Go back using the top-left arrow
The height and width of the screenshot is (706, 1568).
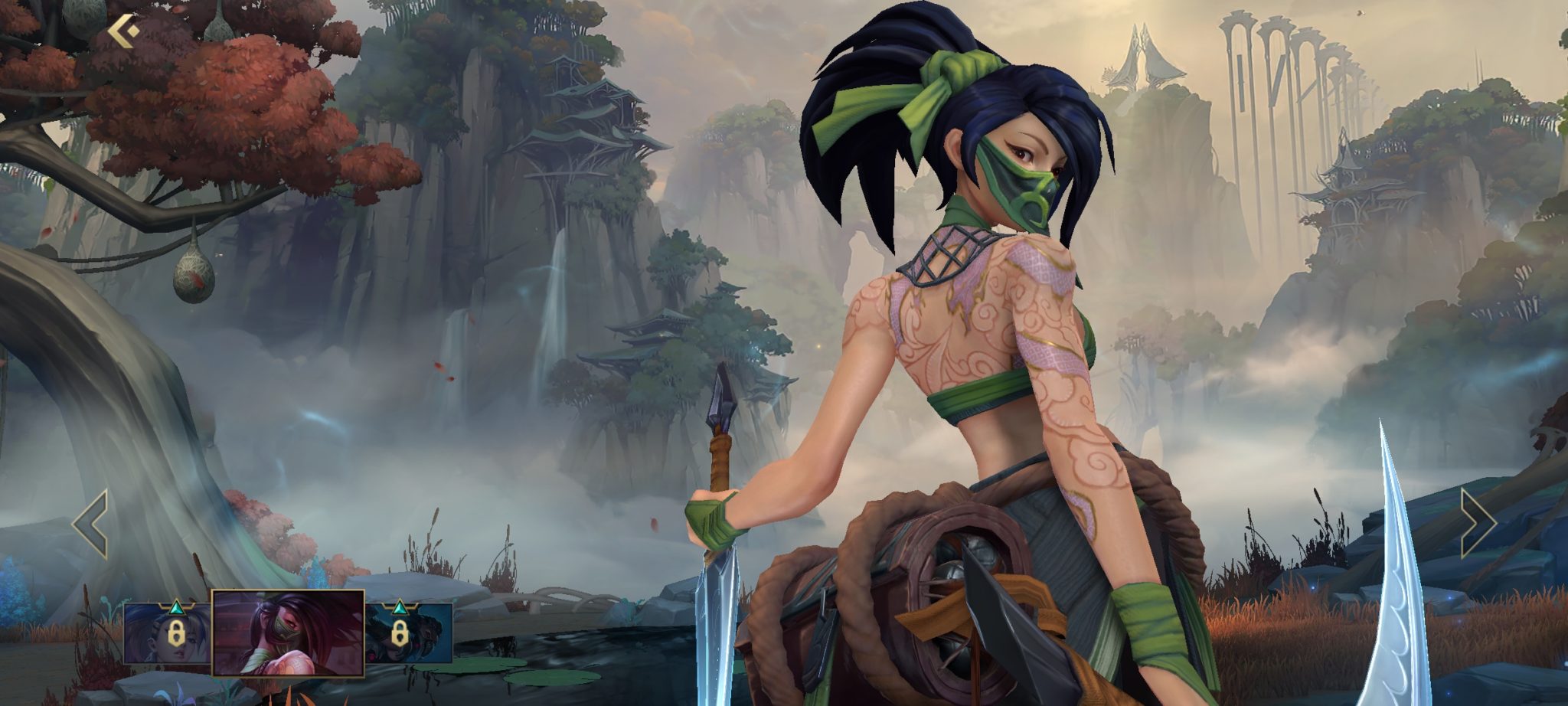point(123,33)
